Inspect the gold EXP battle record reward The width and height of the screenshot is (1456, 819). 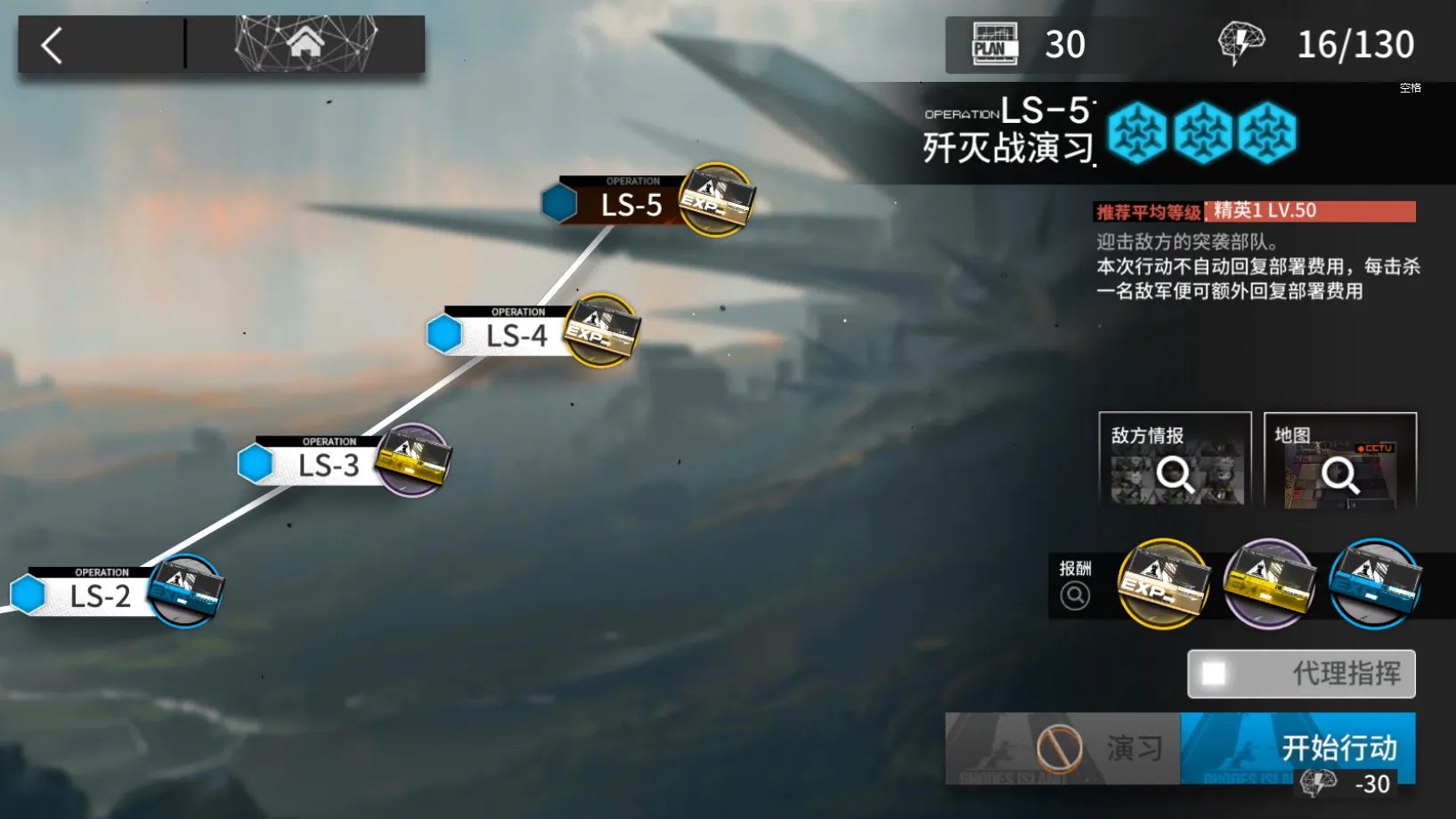click(x=1163, y=584)
